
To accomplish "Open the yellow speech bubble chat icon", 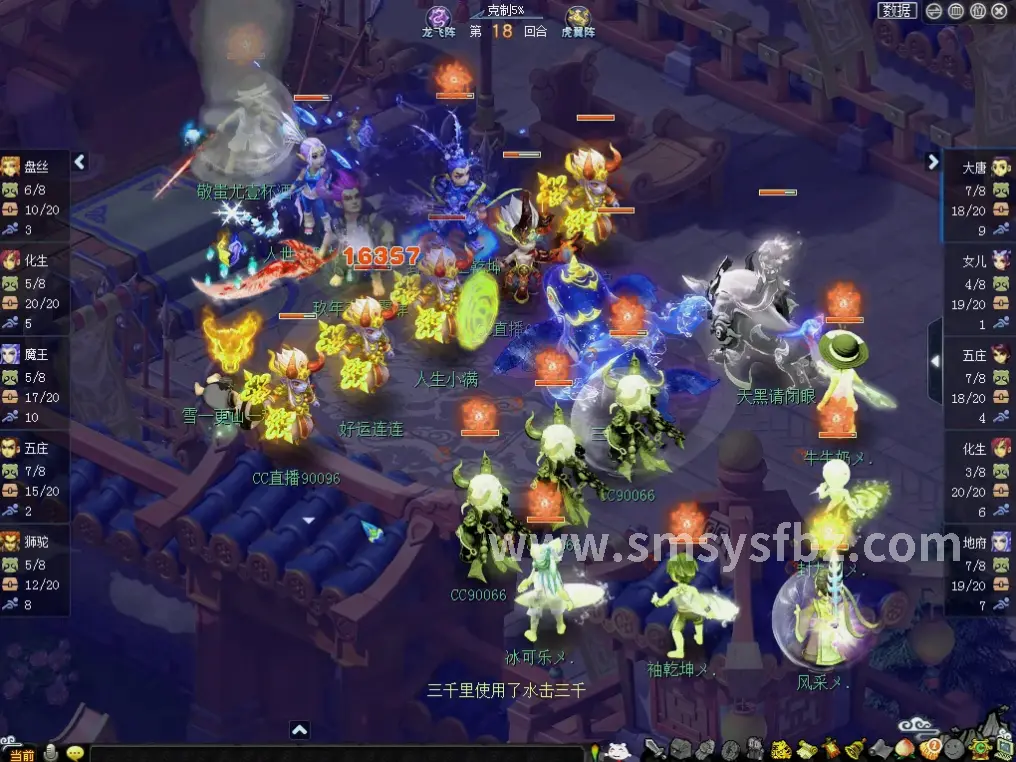I will pyautogui.click(x=75, y=753).
